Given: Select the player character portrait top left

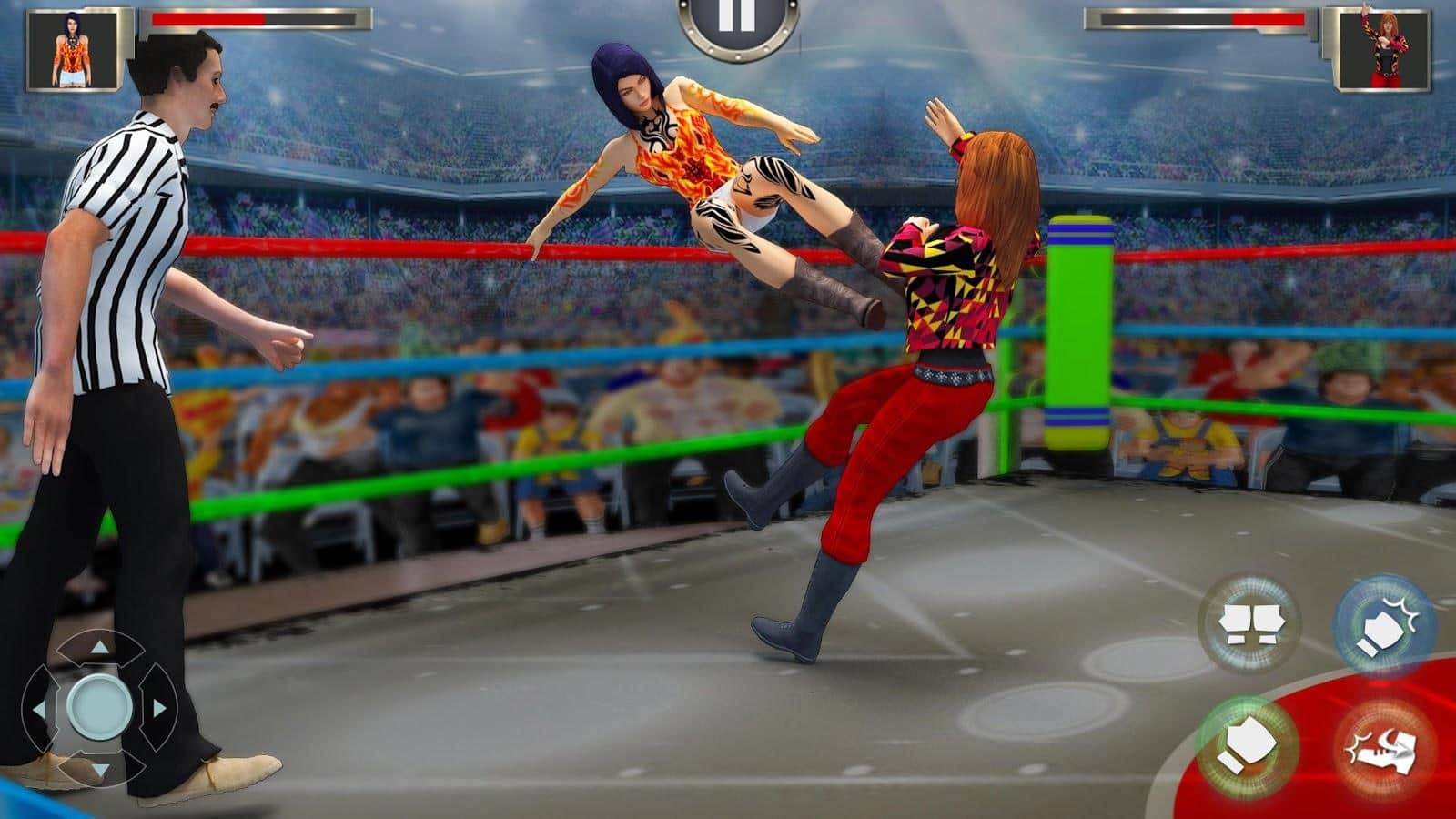Looking at the screenshot, I should [x=71, y=50].
